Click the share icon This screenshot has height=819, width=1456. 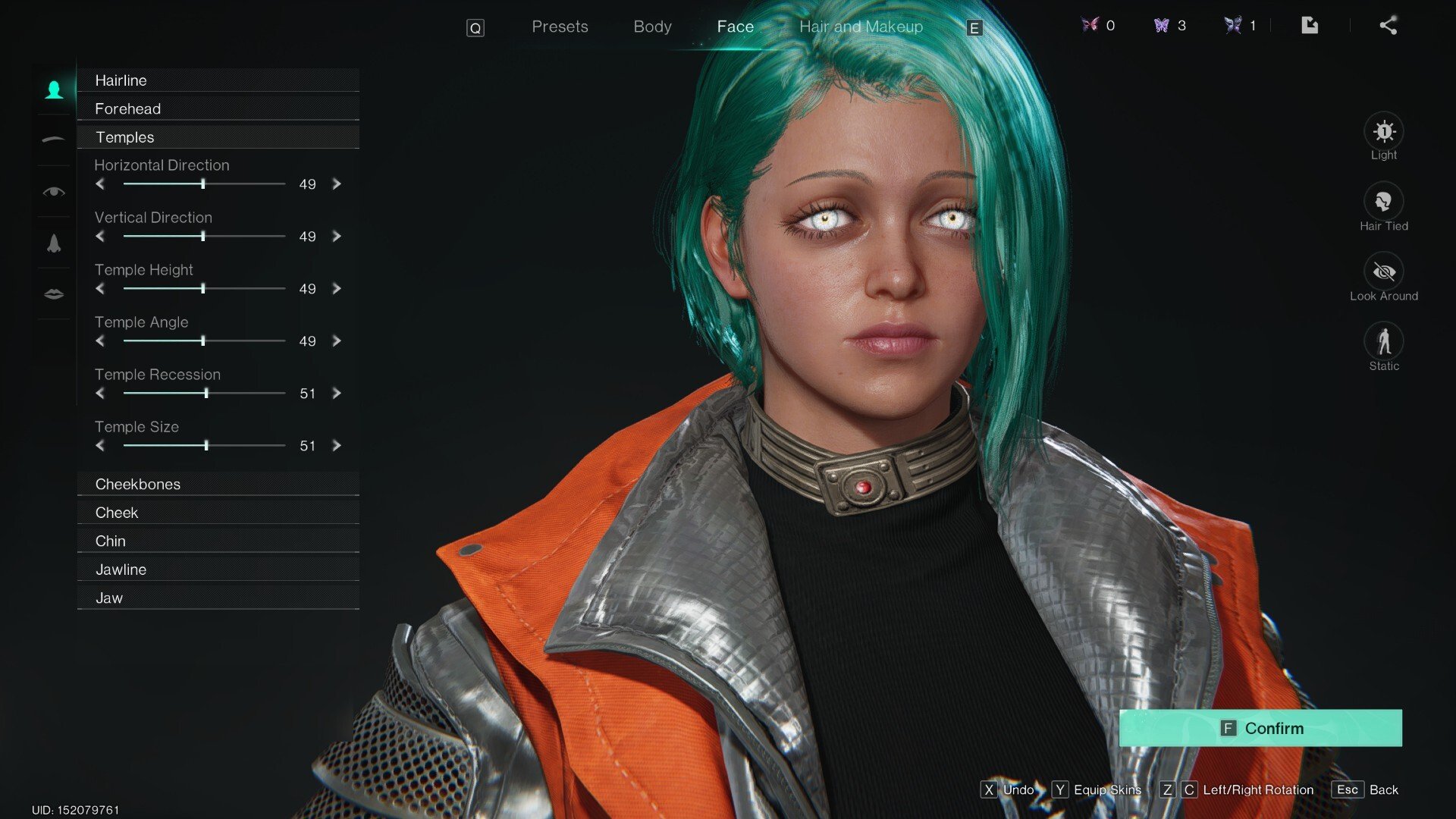(x=1388, y=26)
